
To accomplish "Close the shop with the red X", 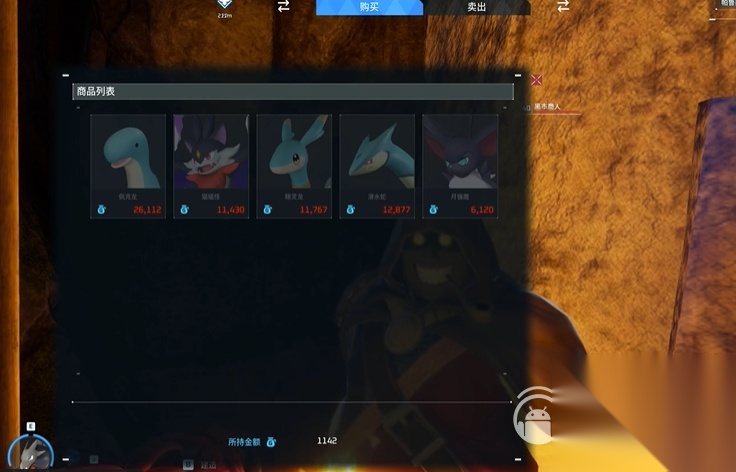I will tap(537, 79).
